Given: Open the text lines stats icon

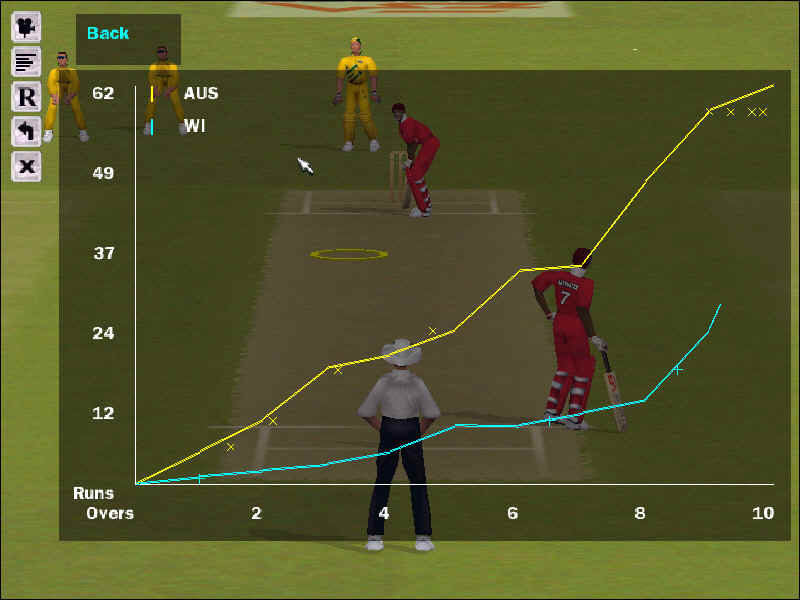Looking at the screenshot, I should tap(26, 62).
